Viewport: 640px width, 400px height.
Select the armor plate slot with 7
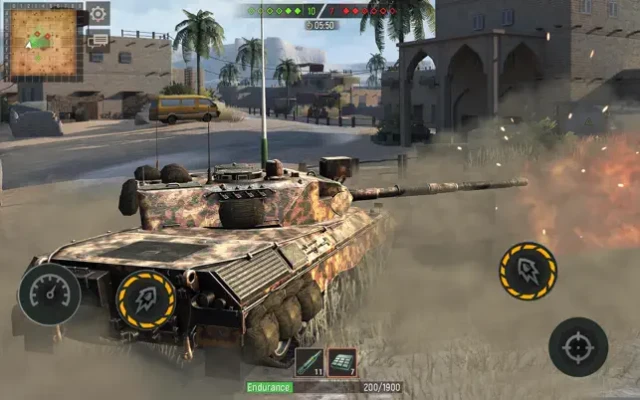coord(343,363)
